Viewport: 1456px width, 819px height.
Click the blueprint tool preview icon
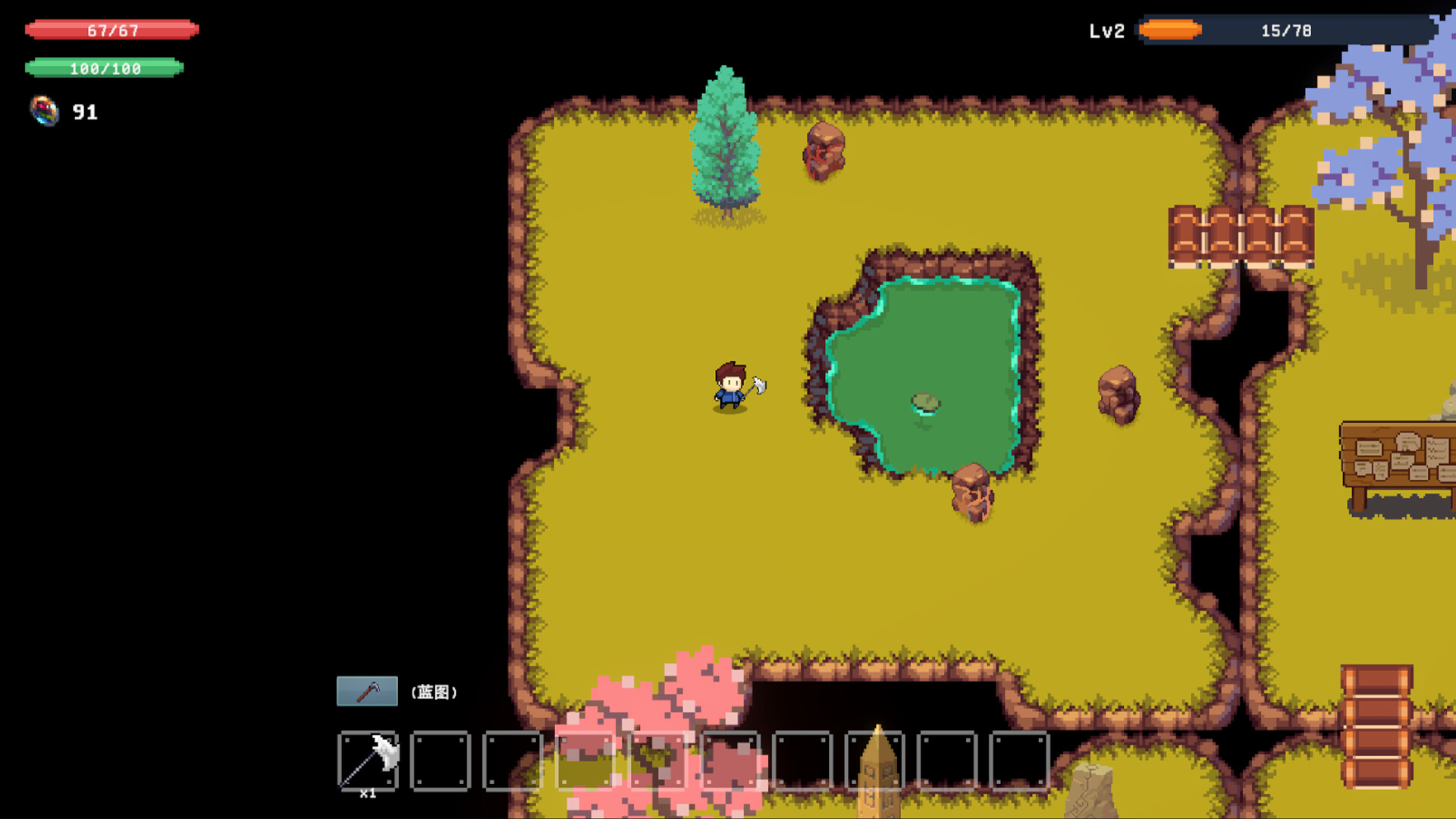pos(367,691)
